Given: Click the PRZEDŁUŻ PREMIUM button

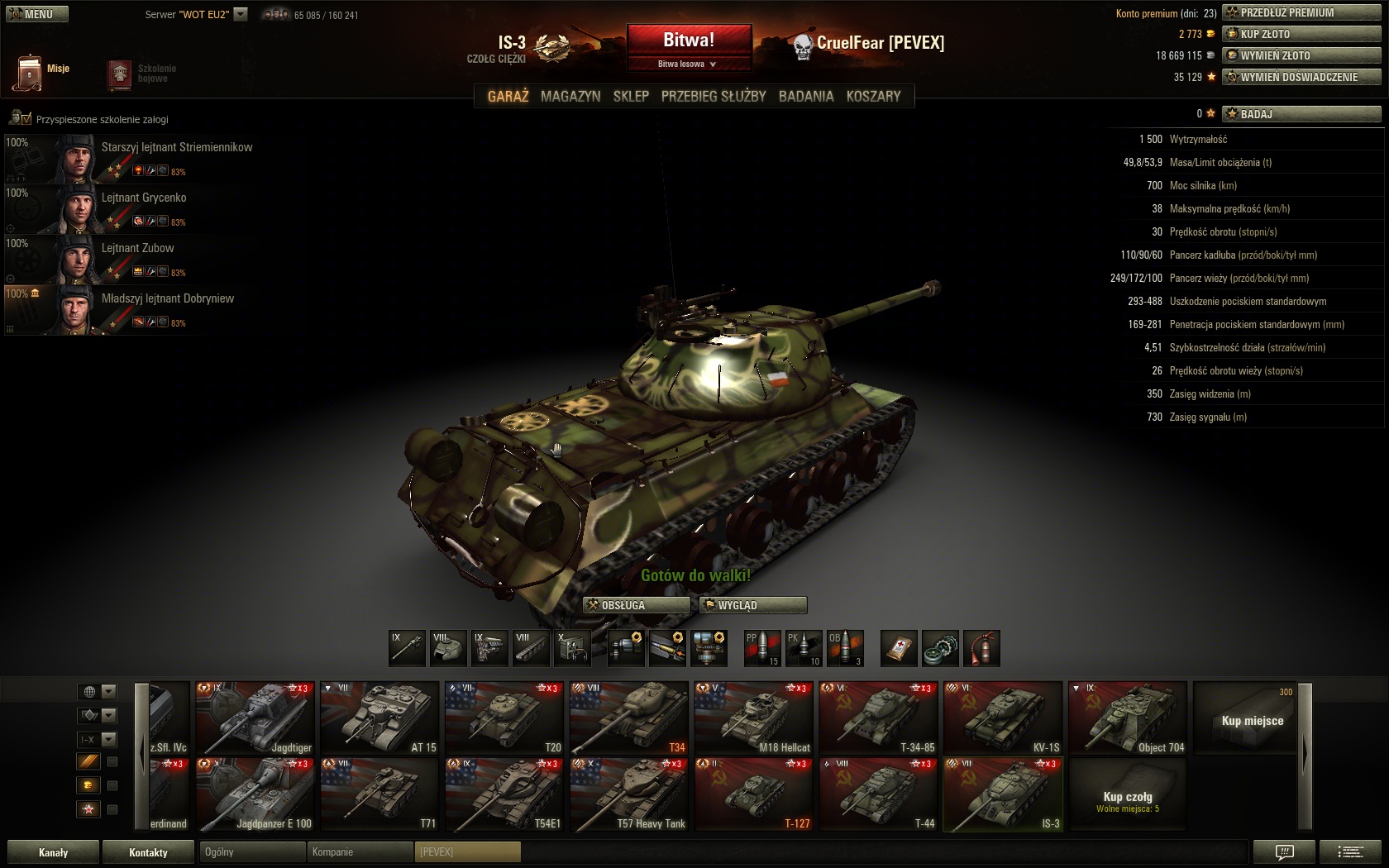Looking at the screenshot, I should (x=1301, y=12).
